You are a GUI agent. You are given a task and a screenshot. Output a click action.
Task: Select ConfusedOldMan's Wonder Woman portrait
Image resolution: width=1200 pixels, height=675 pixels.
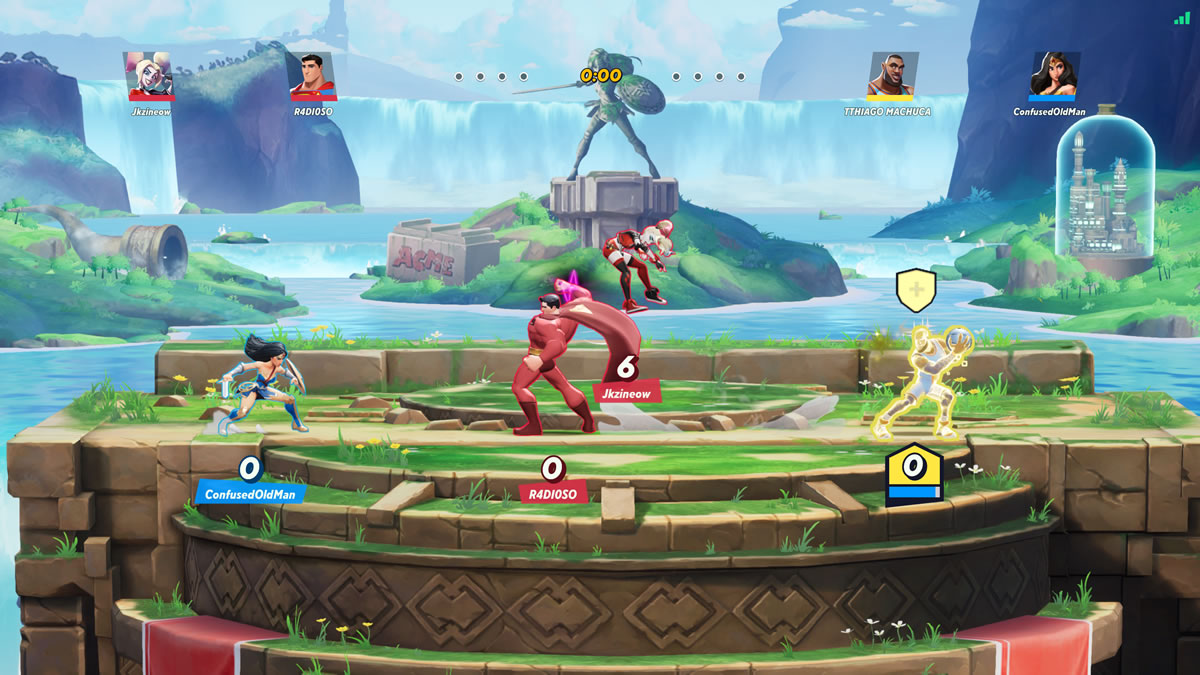pos(1055,76)
